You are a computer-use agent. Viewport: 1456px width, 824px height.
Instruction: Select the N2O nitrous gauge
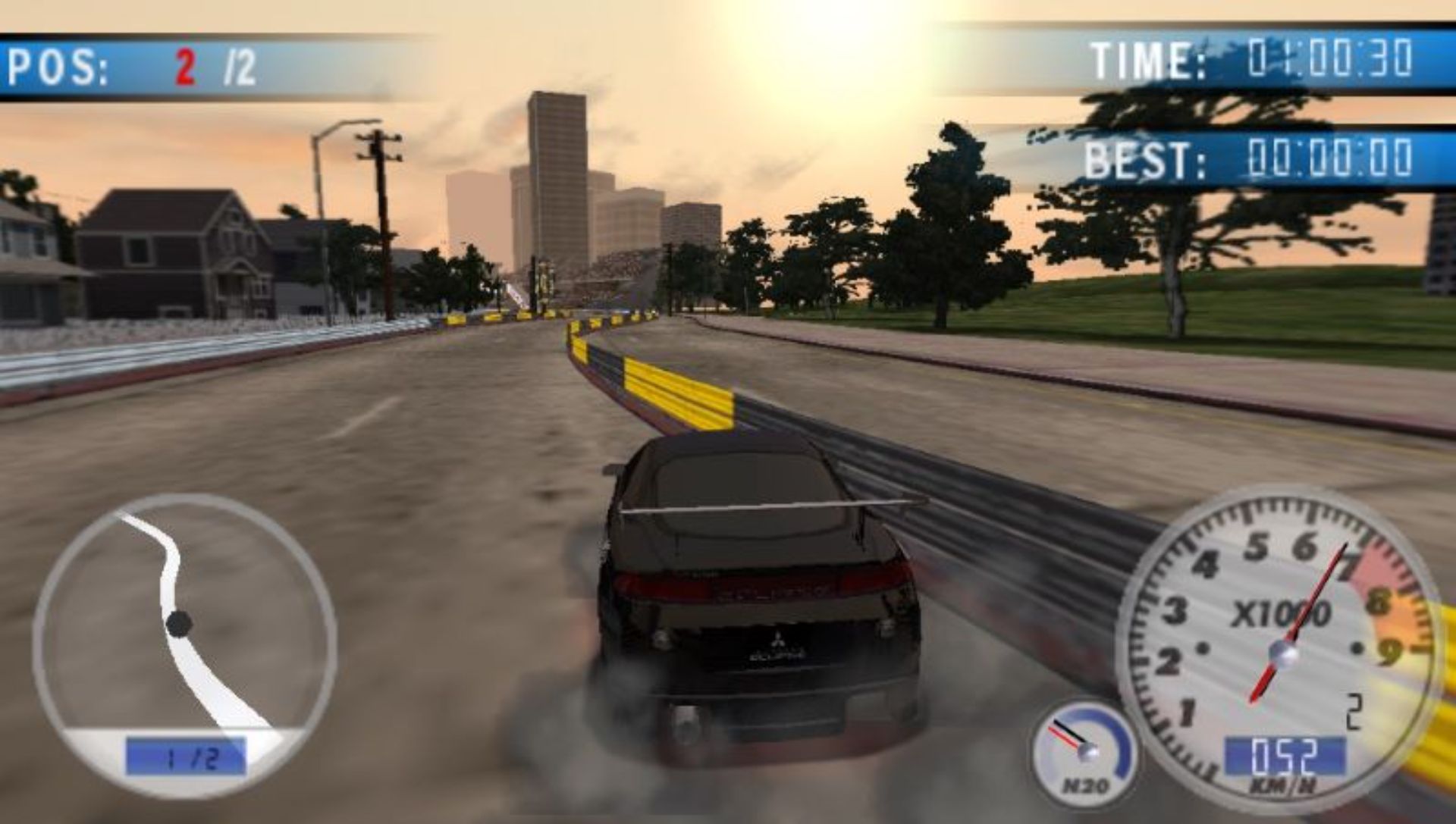pos(1084,752)
